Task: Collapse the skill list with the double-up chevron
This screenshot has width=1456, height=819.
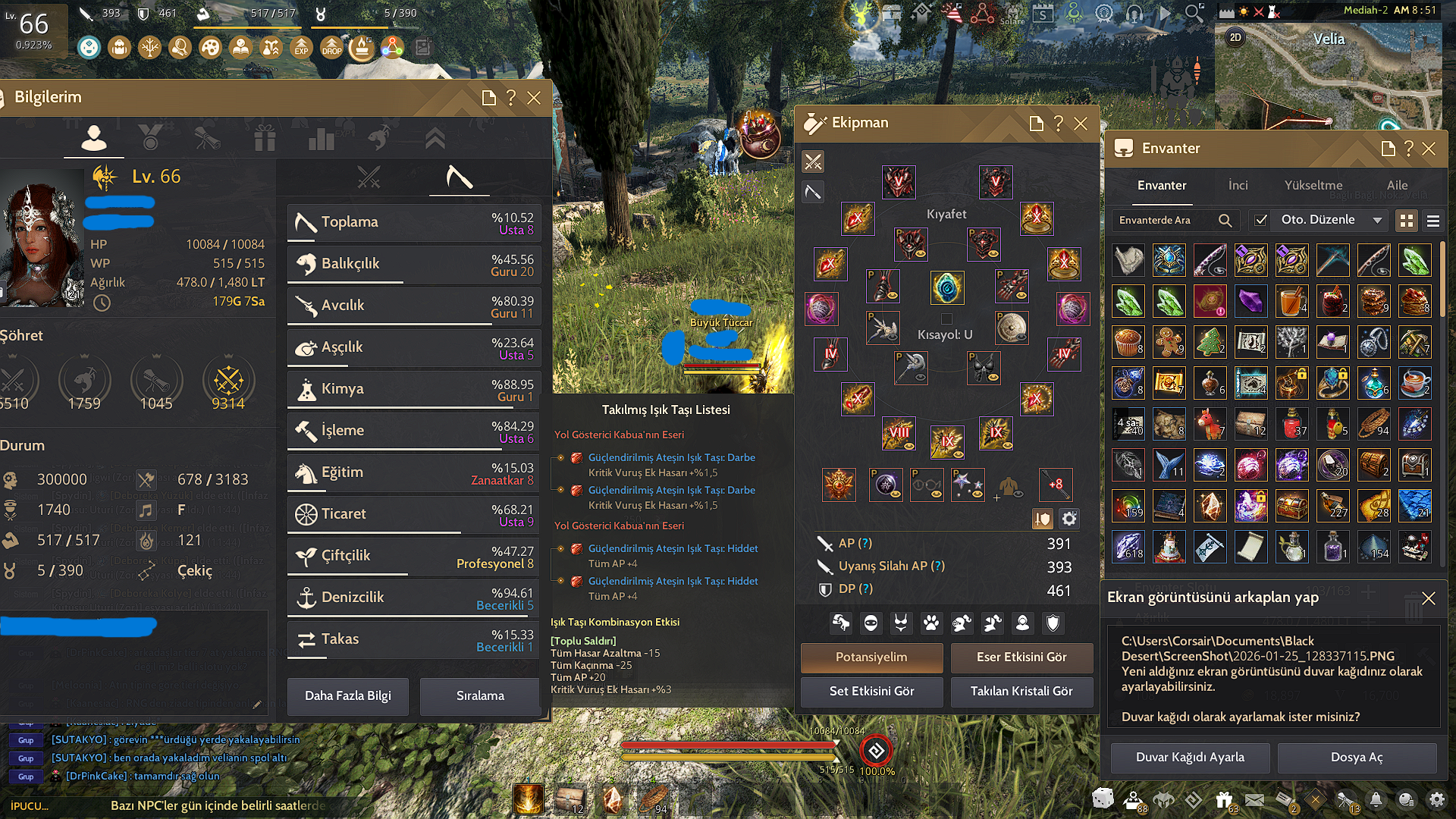Action: tap(435, 138)
